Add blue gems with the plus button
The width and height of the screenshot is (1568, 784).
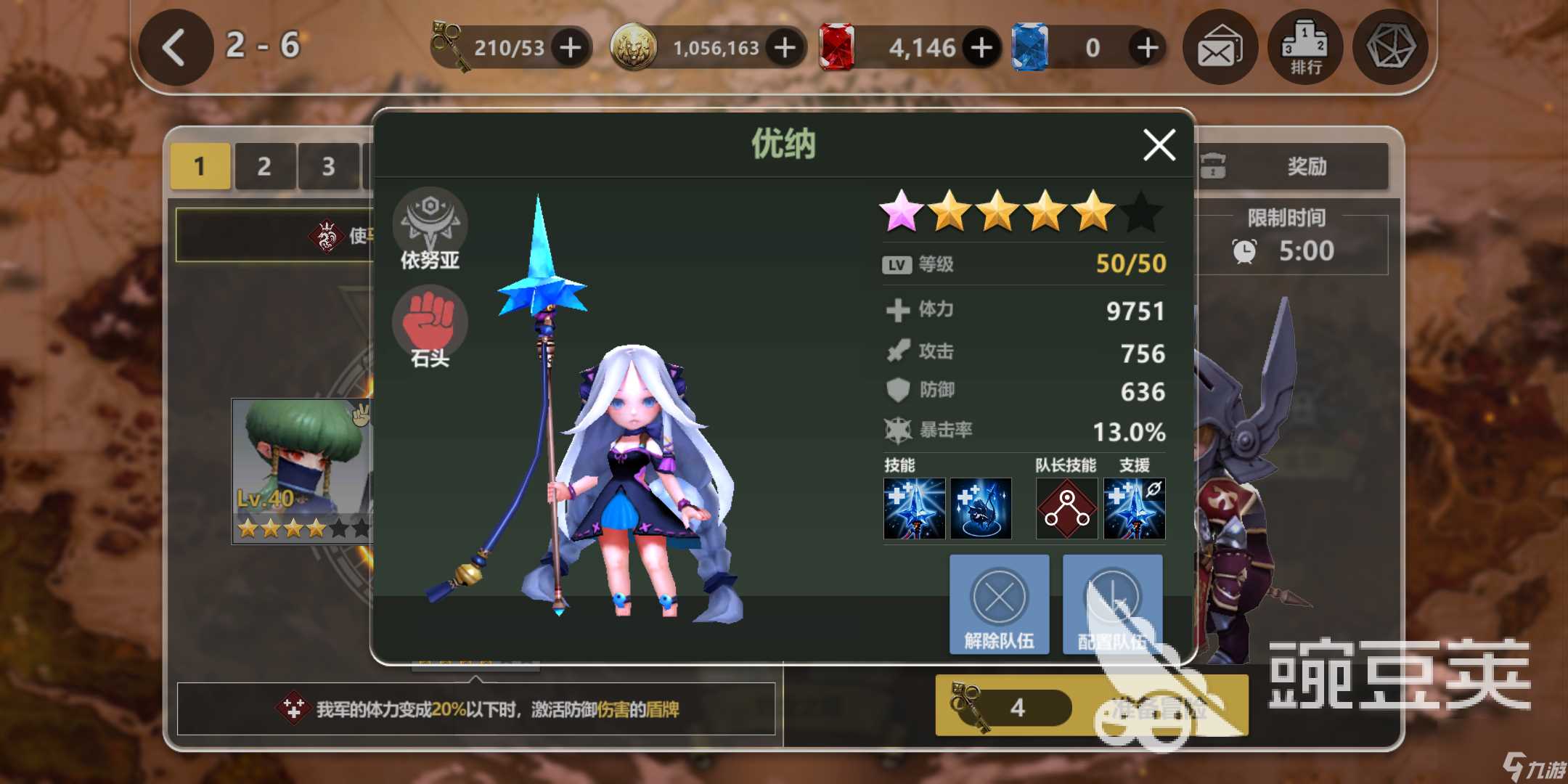click(x=1147, y=48)
